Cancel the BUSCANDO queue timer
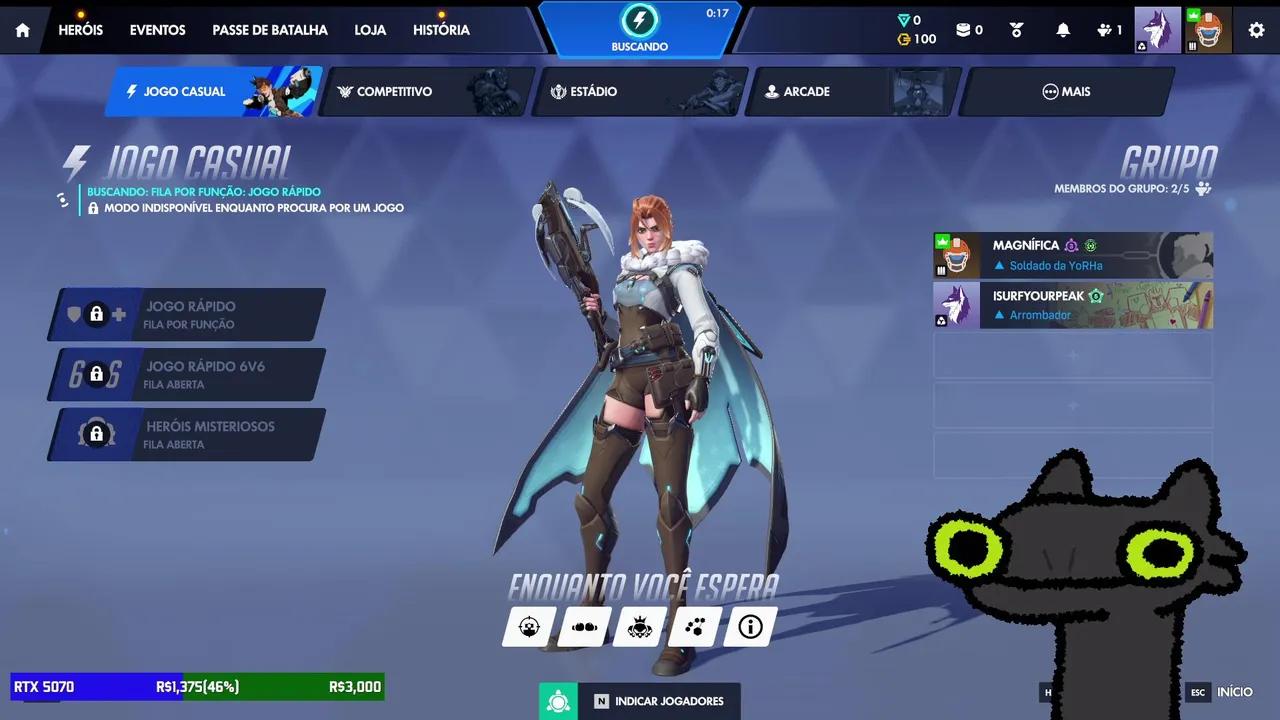Screen dimensions: 1280x720 click(639, 30)
